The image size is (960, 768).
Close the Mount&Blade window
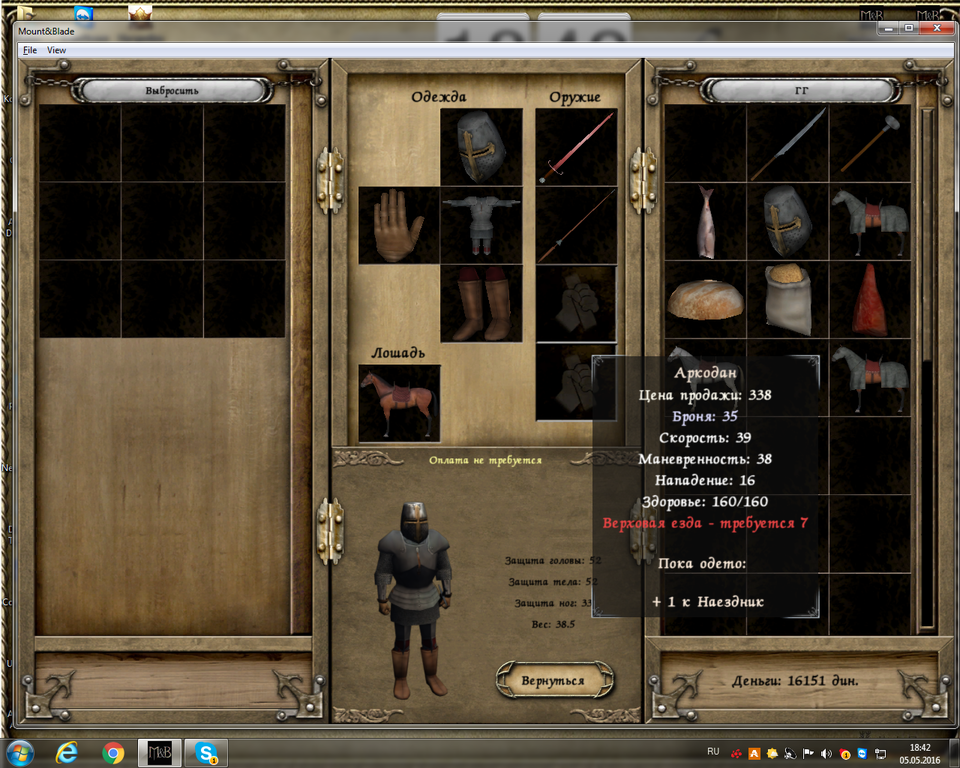(936, 28)
